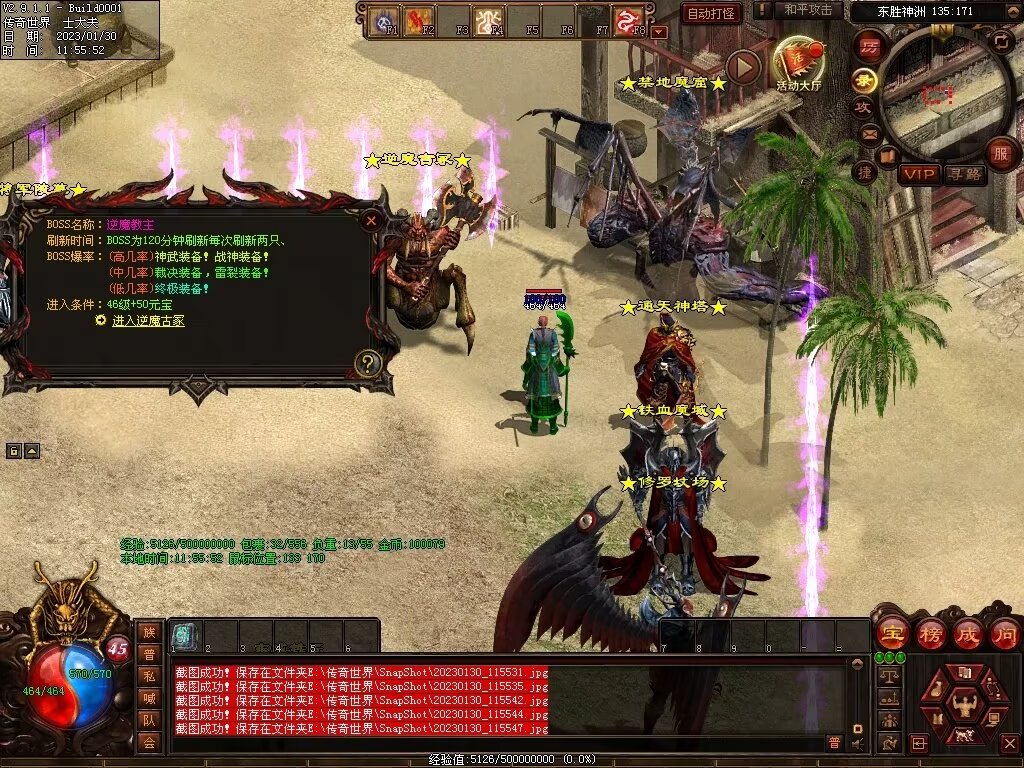
Task: Close the boss info dialog
Action: (371, 220)
